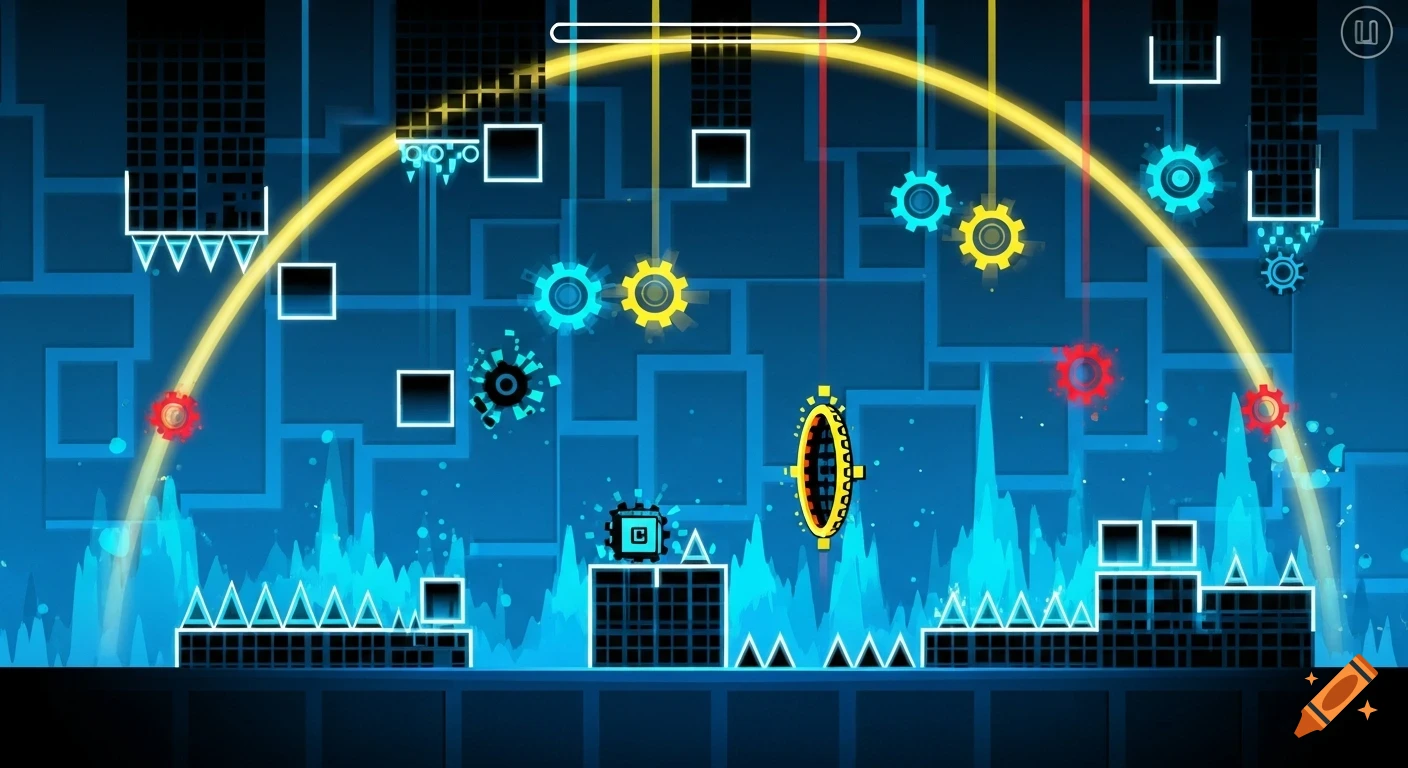
Task: Click the small red gear near the right edge
Action: coord(1266,408)
